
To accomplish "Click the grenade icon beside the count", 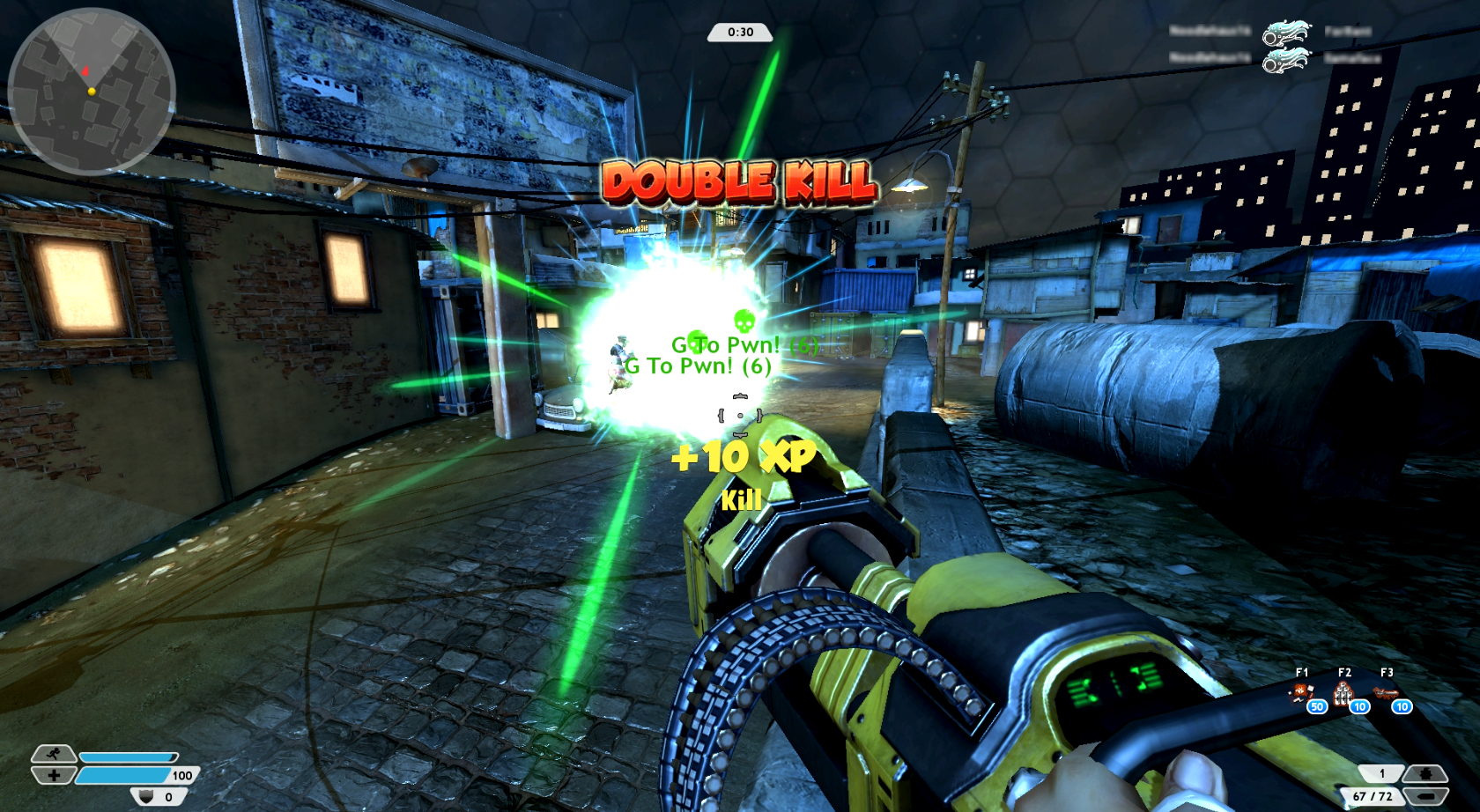I will pyautogui.click(x=1424, y=773).
